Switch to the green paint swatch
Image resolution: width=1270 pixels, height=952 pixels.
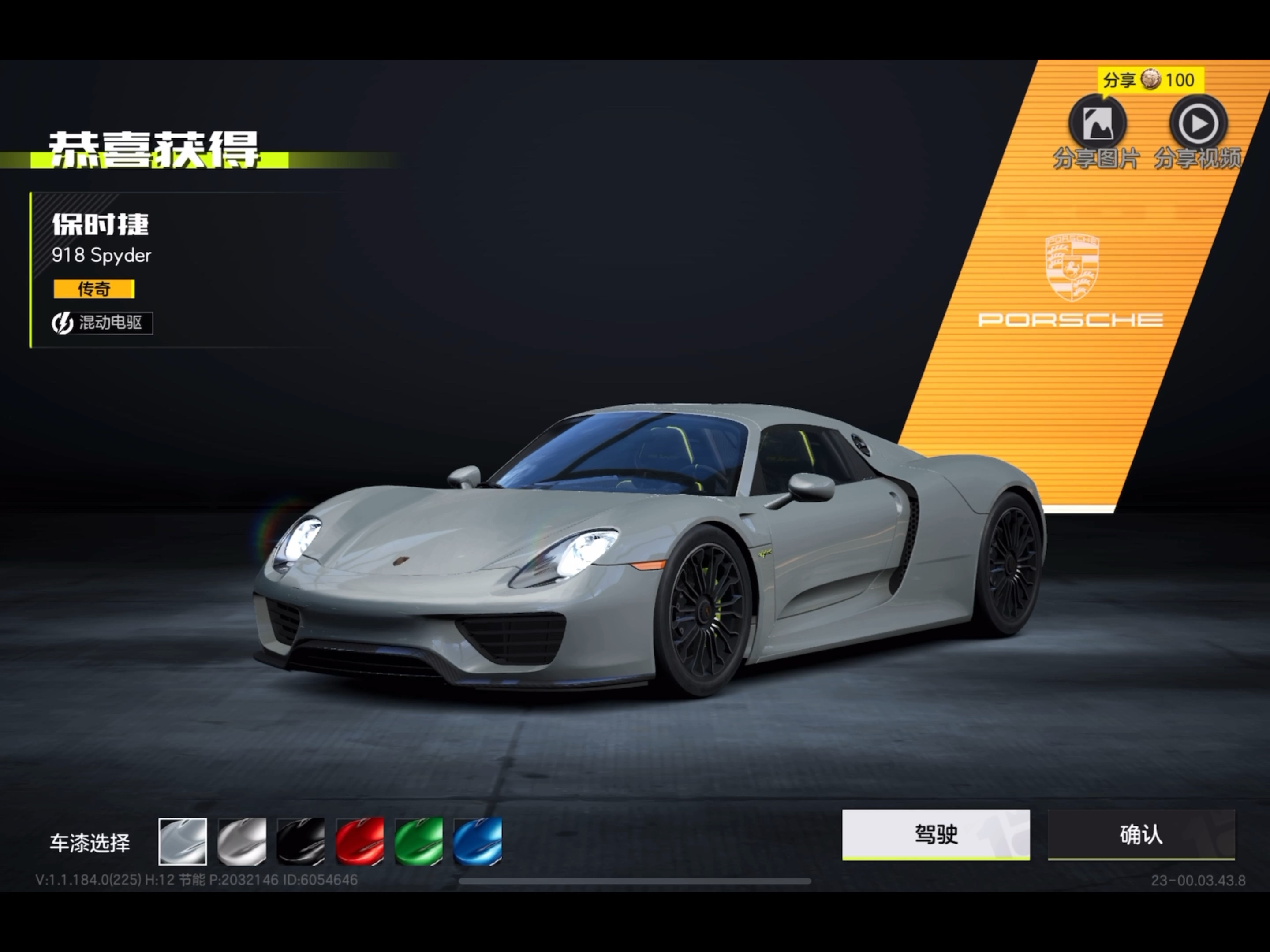(419, 841)
